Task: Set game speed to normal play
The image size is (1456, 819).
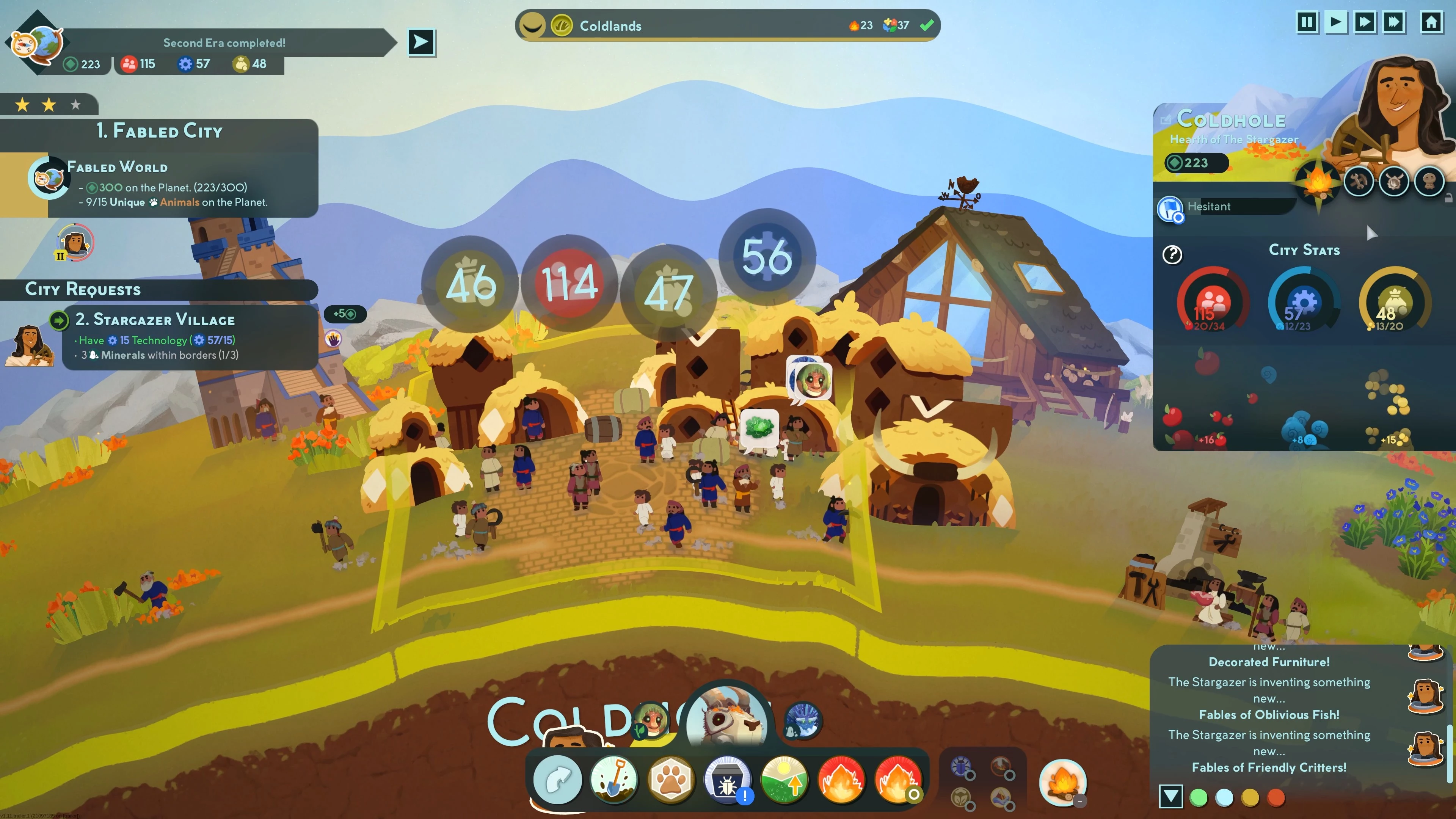Action: 1335,23
